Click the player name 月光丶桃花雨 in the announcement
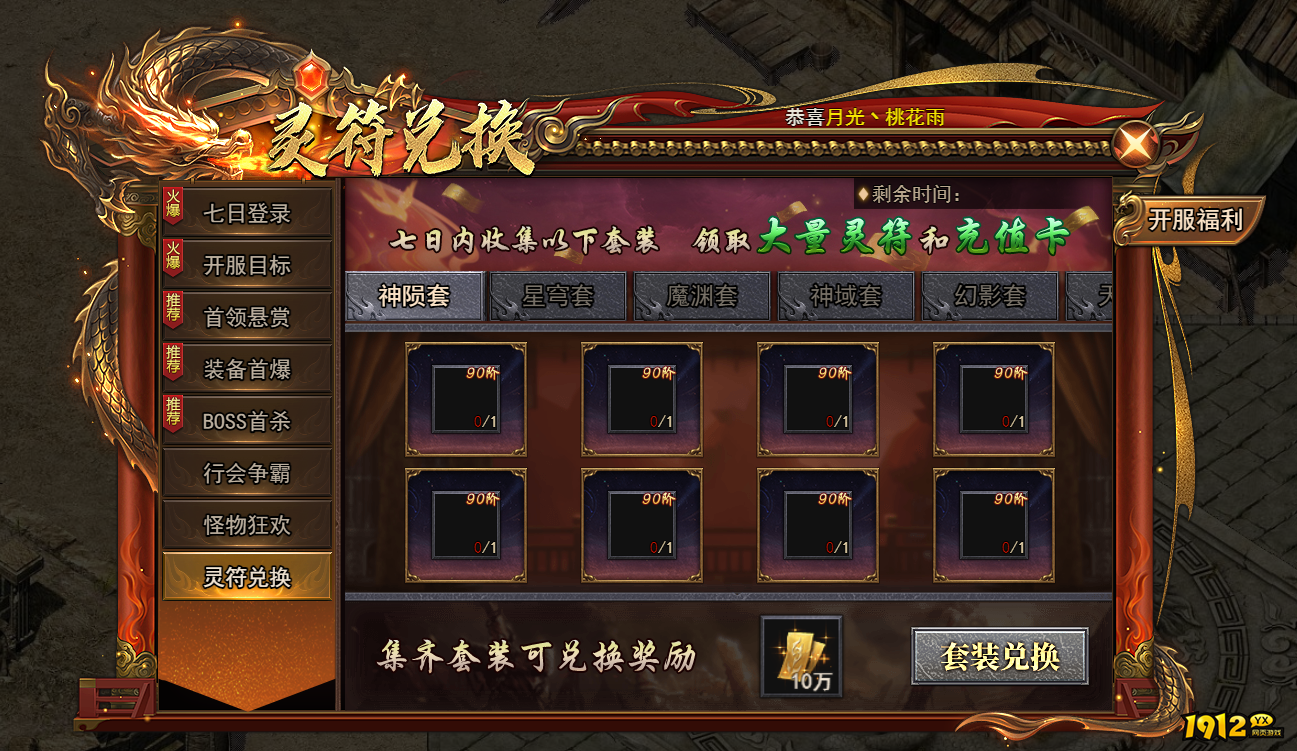 tap(884, 117)
